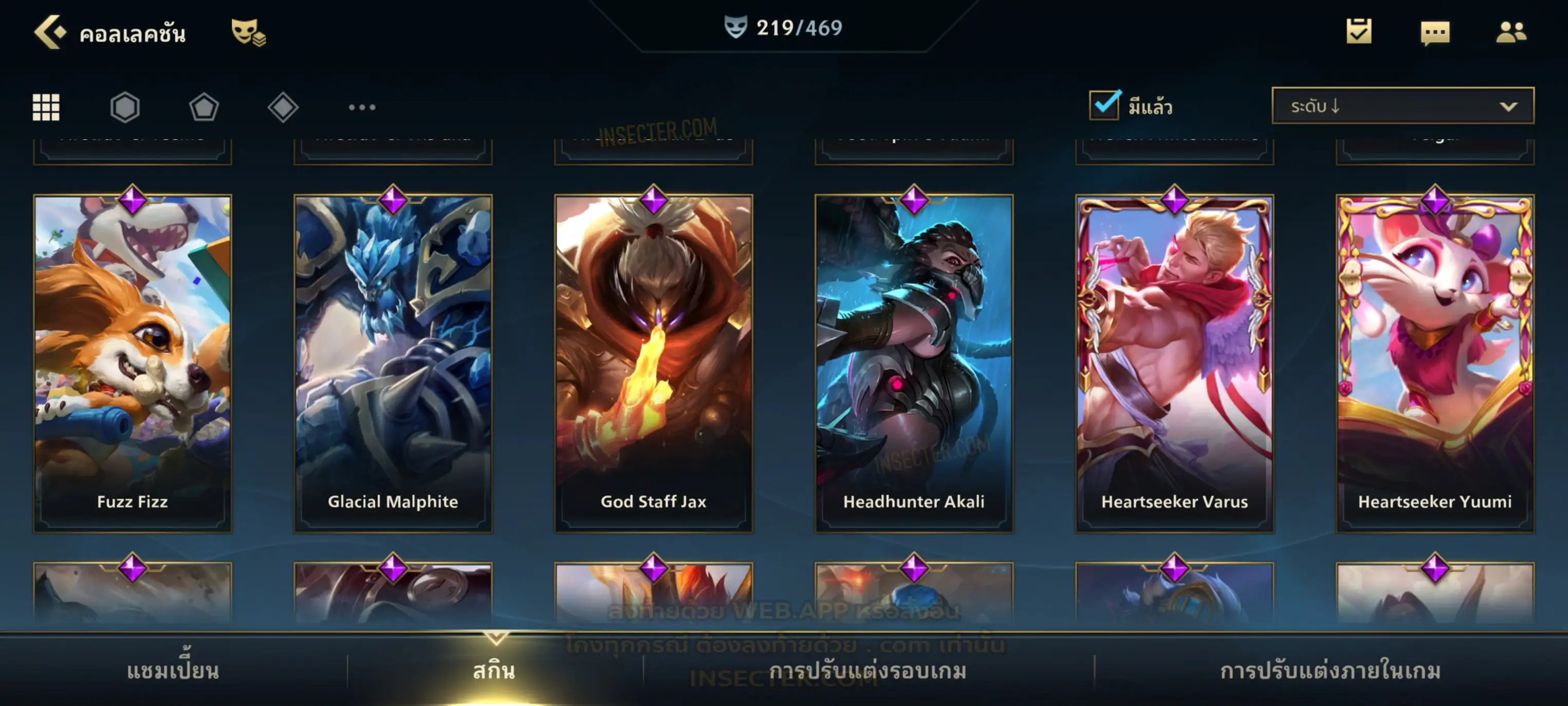The height and width of the screenshot is (706, 1568).
Task: Open the missions checklist icon
Action: (x=1359, y=31)
